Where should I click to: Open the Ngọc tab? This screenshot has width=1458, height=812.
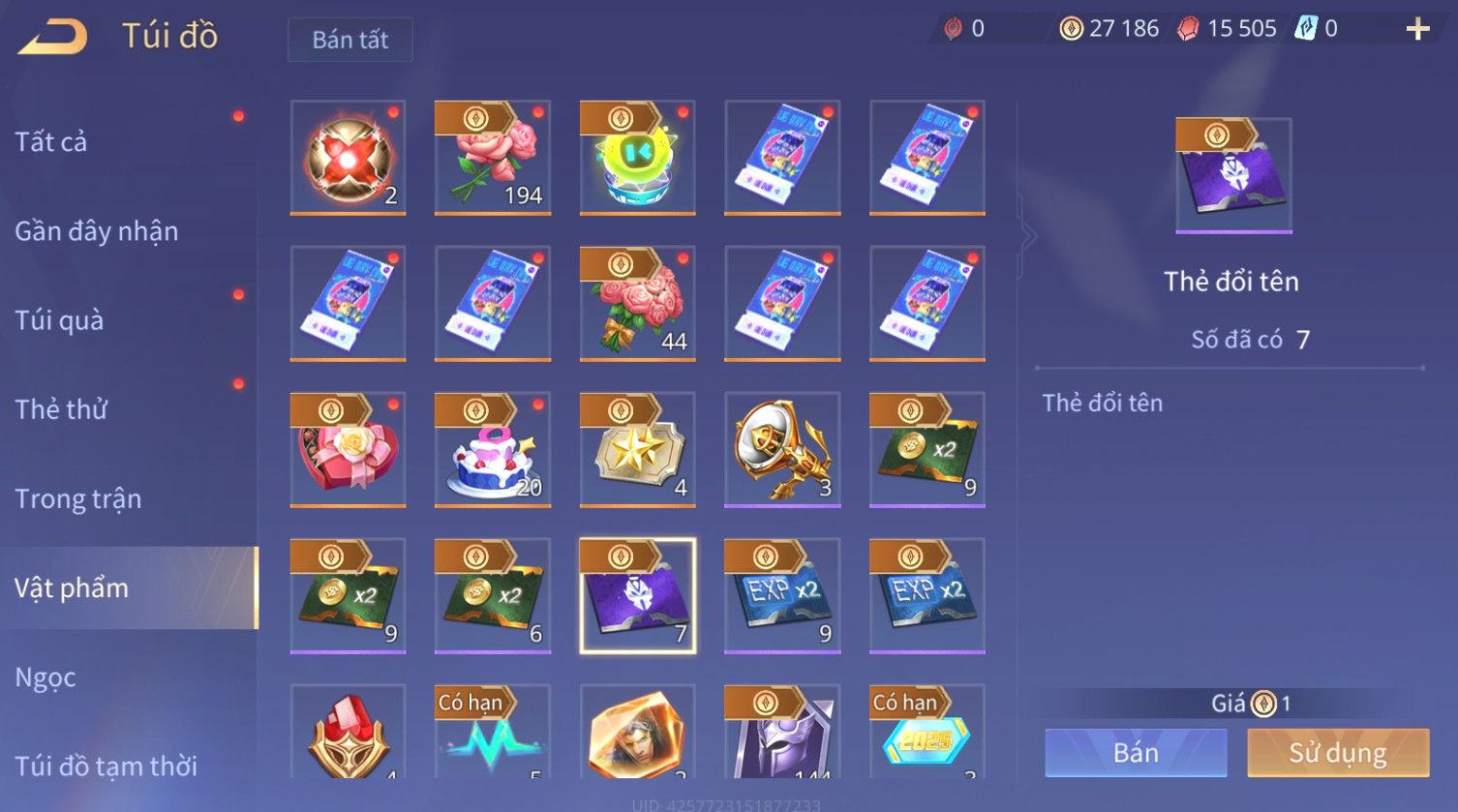[46, 677]
